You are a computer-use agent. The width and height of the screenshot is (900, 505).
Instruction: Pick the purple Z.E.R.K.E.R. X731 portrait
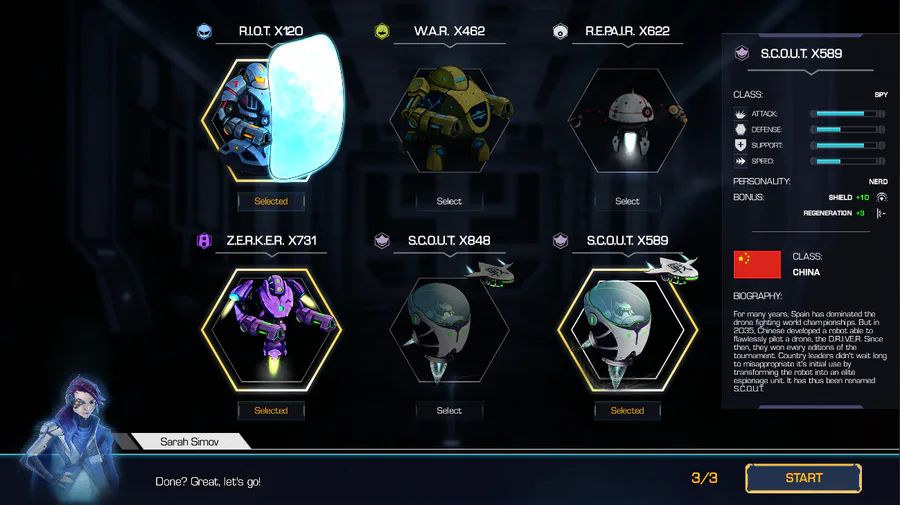(x=271, y=328)
